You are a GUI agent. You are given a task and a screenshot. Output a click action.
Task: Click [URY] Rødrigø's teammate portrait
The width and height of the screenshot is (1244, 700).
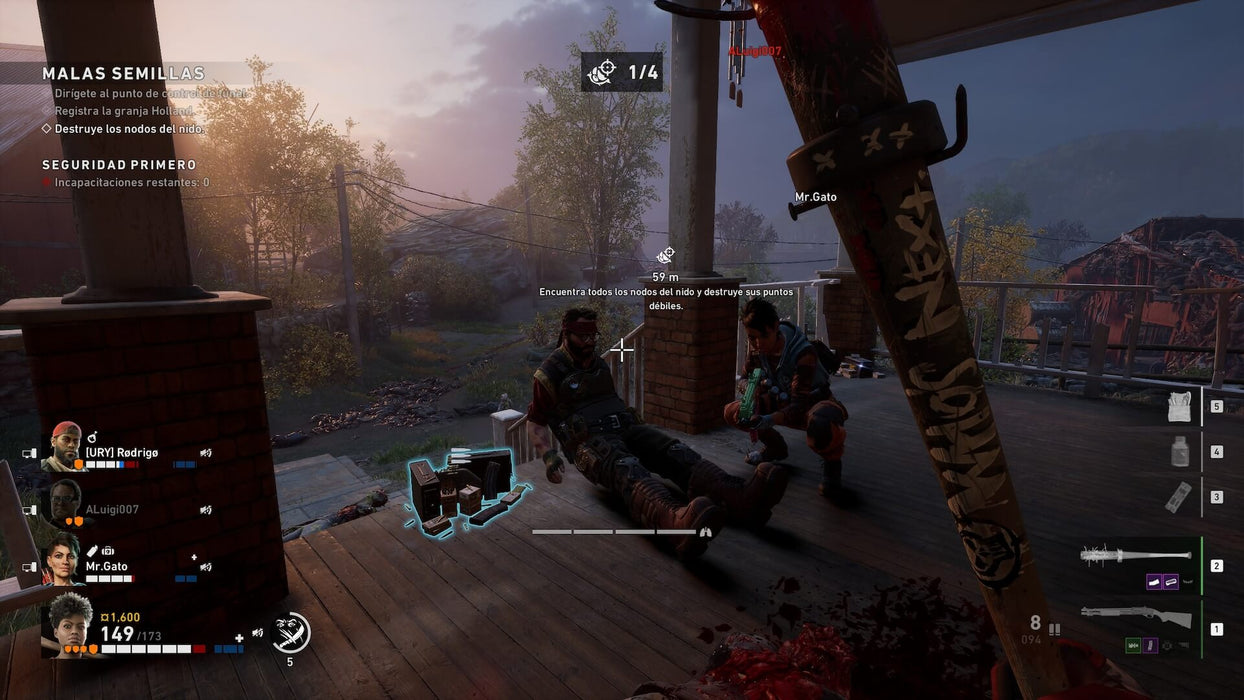(x=65, y=446)
